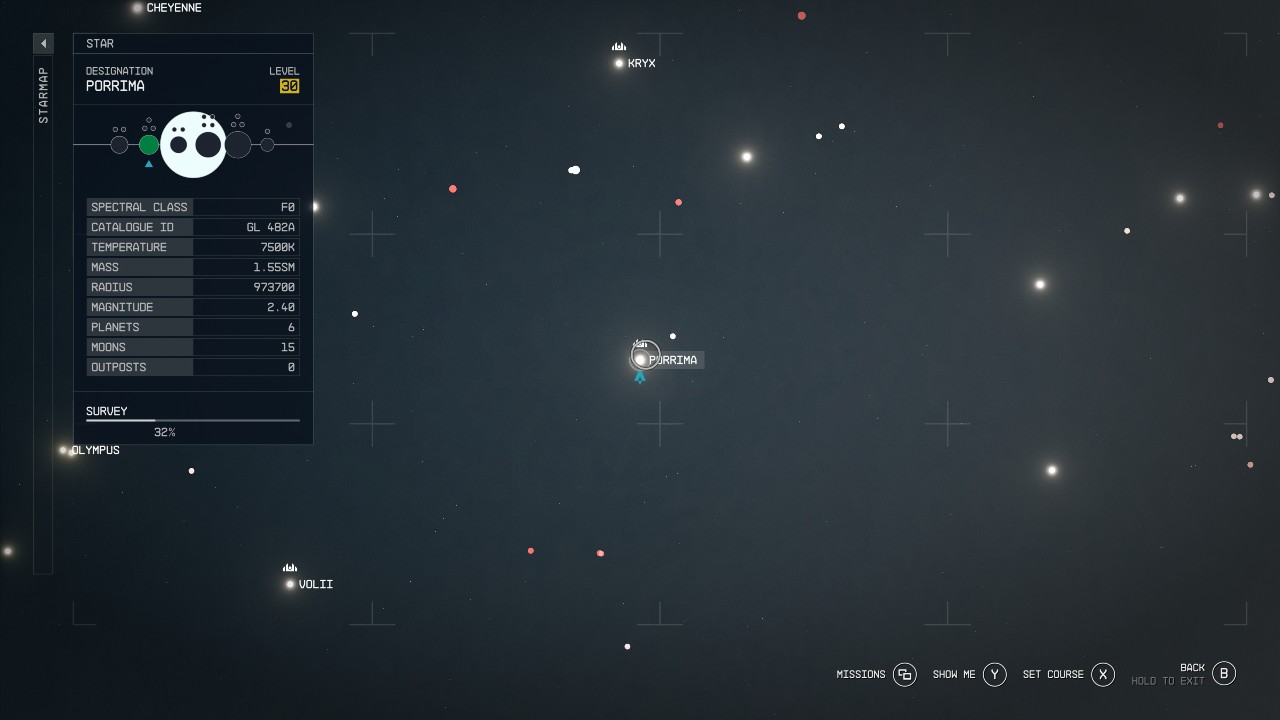Select the Olympus star system

pos(62,449)
